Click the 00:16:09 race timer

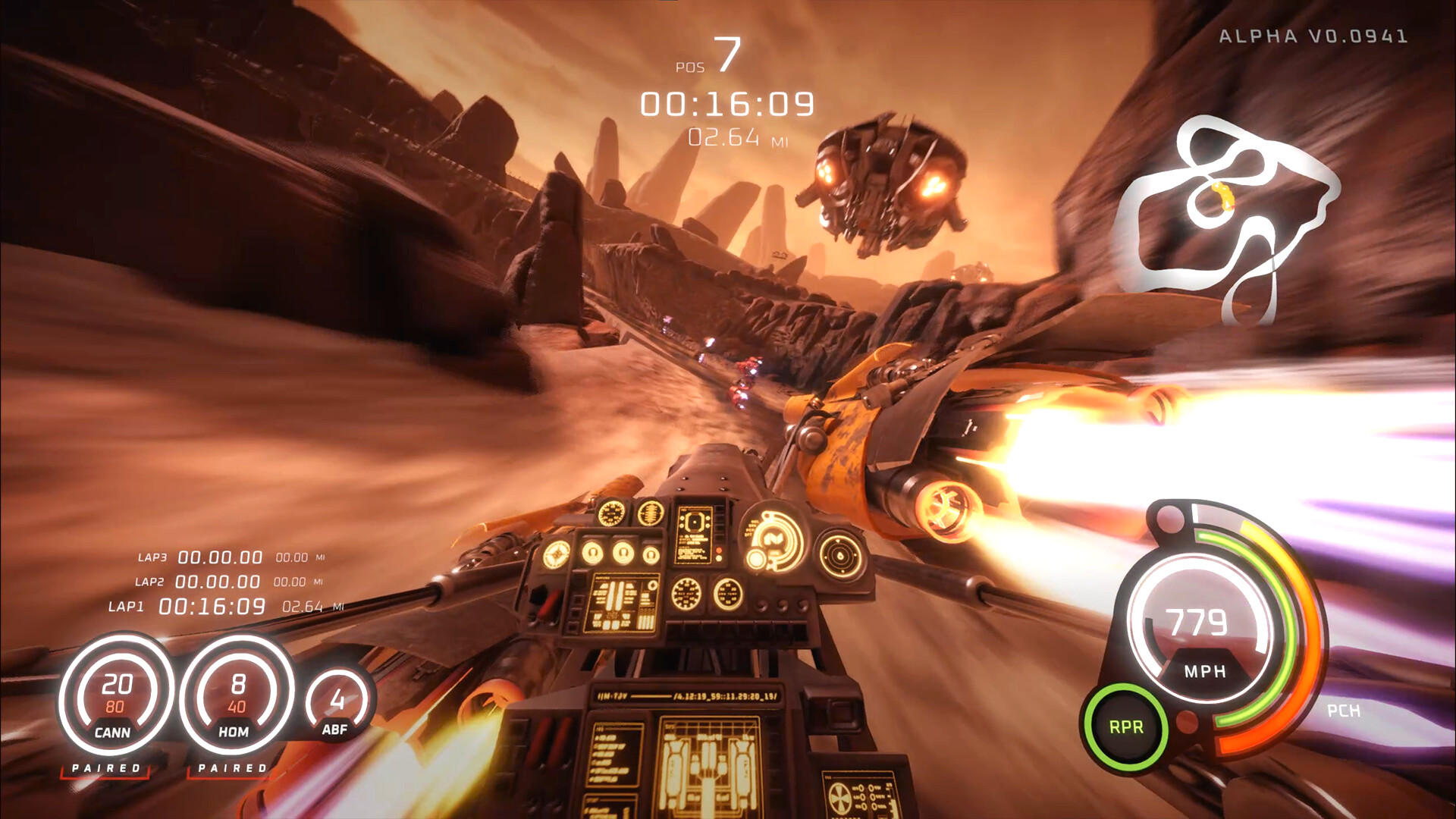tap(727, 102)
